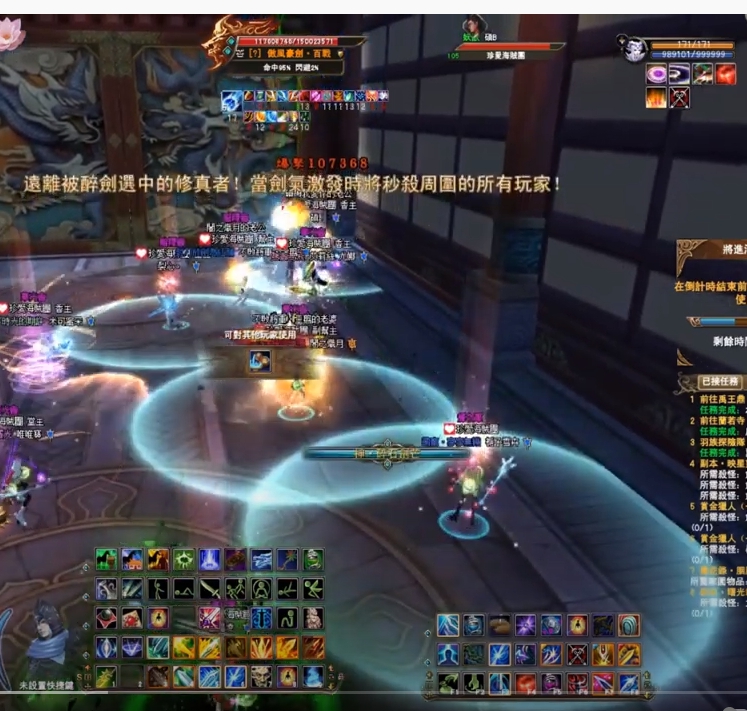Activate the green horse mount icon

(107, 559)
